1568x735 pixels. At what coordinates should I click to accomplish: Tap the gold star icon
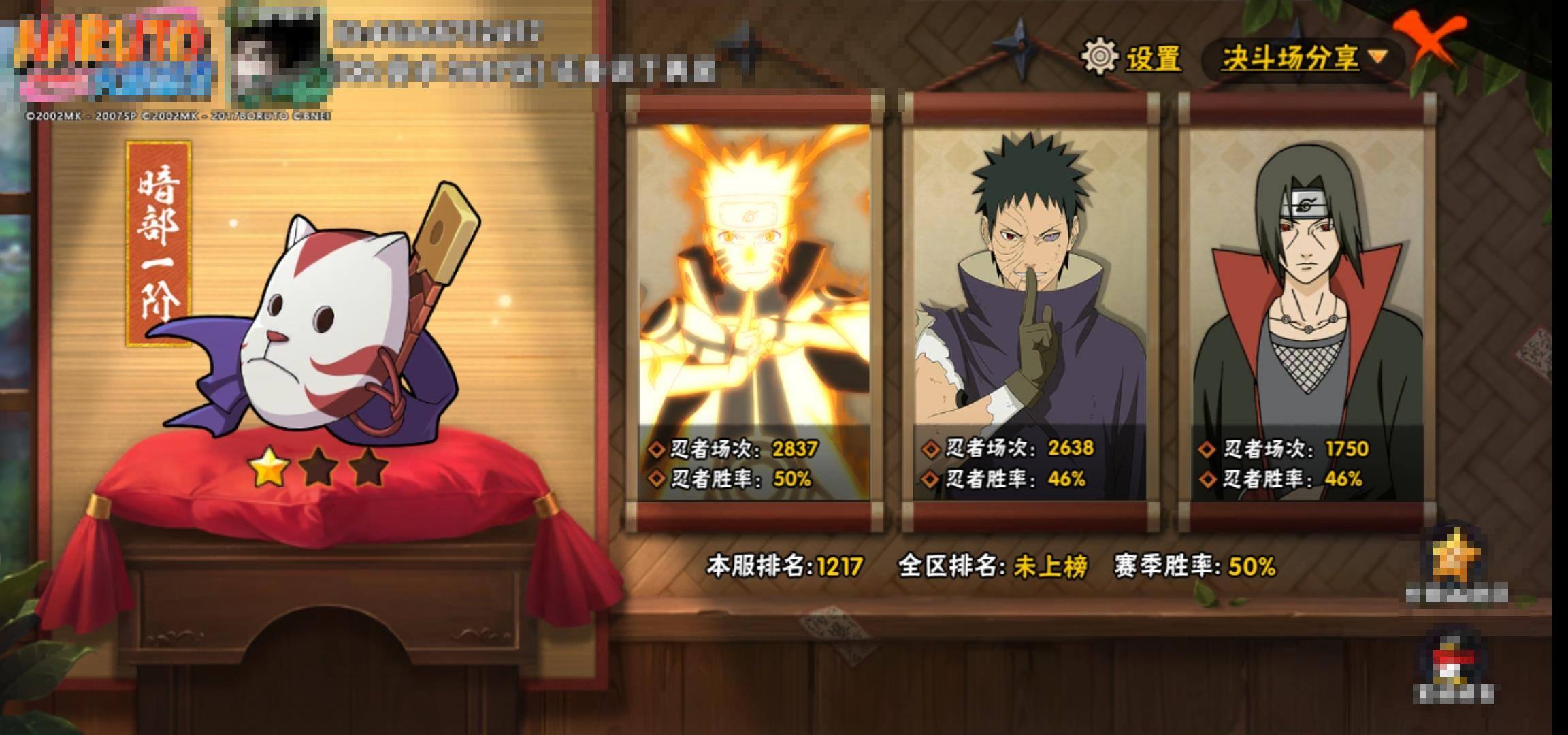tap(1456, 557)
